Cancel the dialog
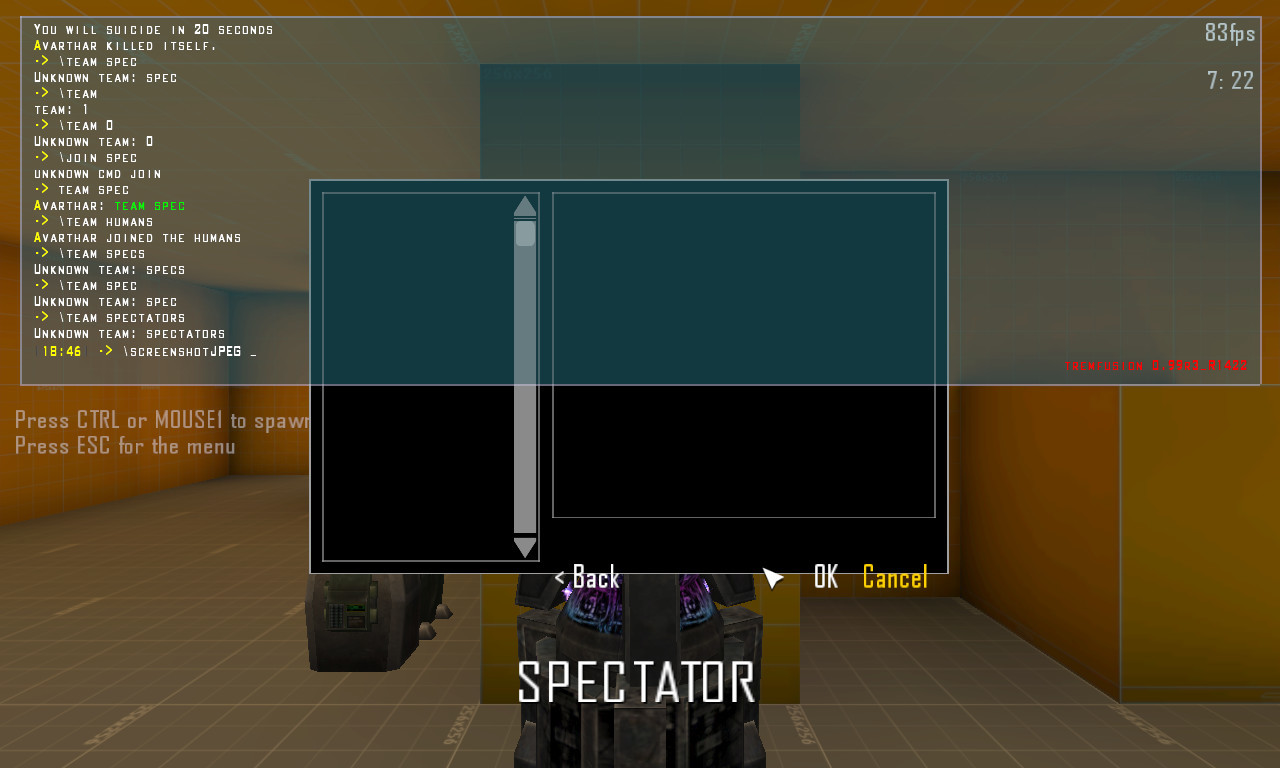Image resolution: width=1280 pixels, height=768 pixels. pyautogui.click(x=895, y=577)
